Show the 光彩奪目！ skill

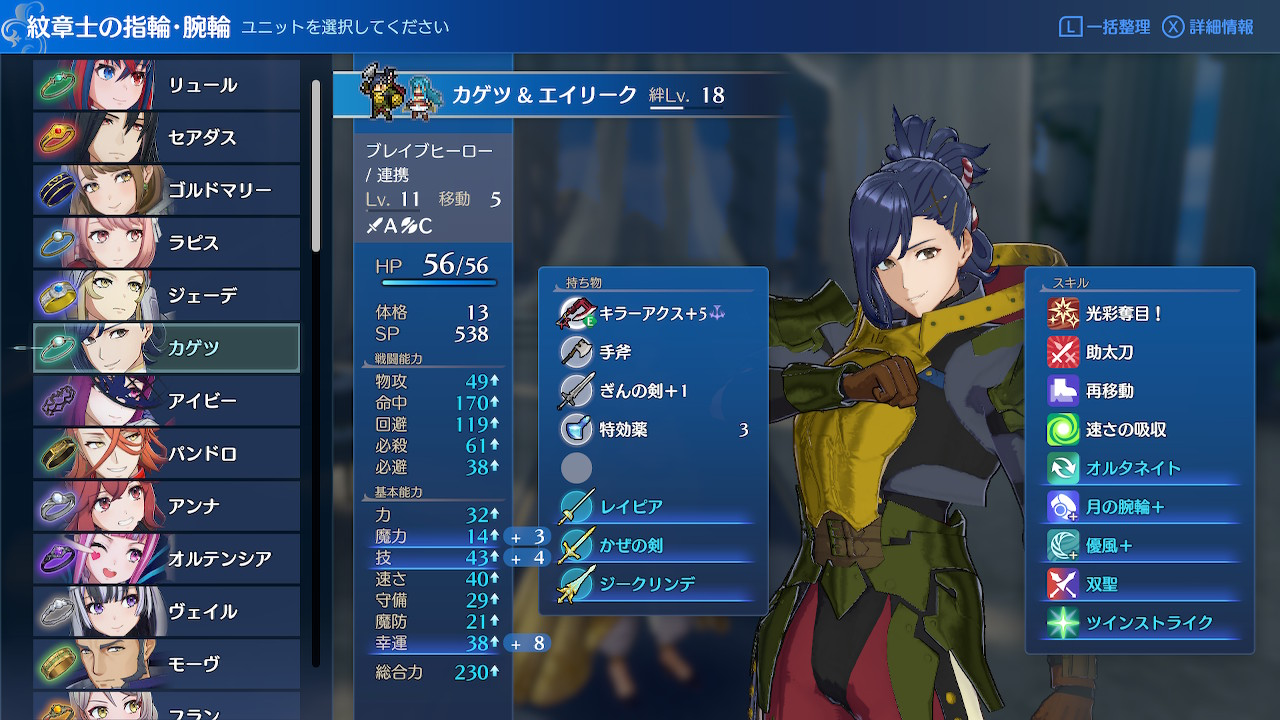(x=1140, y=313)
